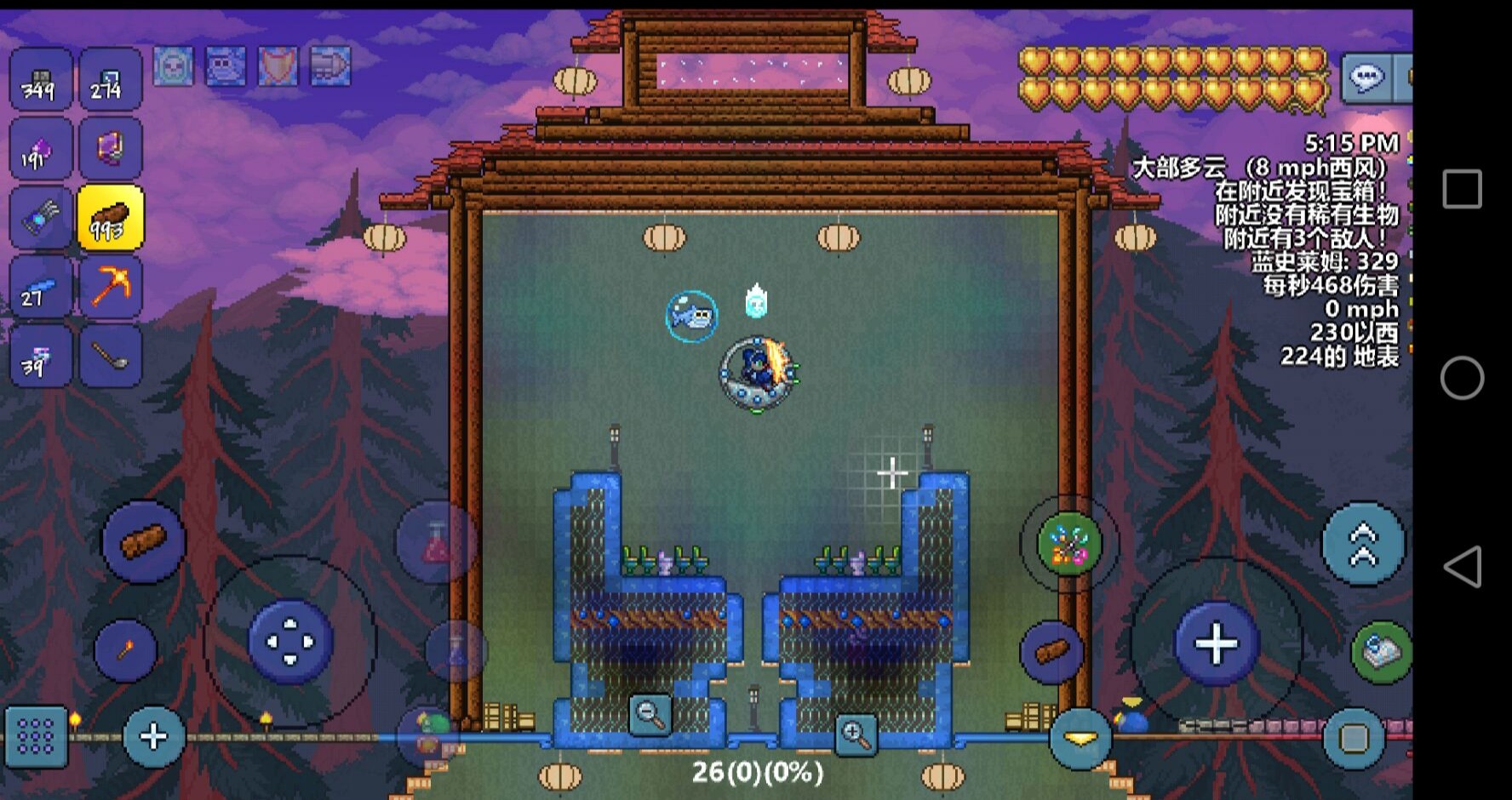The width and height of the screenshot is (1512, 800).
Task: Choose the hotbar slot with 274 items
Action: (x=111, y=80)
